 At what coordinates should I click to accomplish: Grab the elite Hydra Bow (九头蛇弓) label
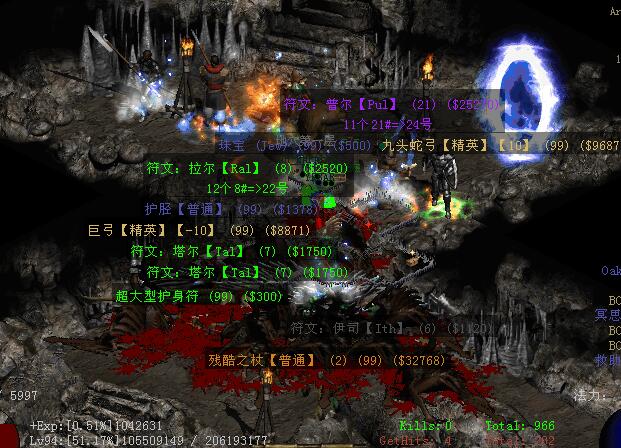click(500, 145)
